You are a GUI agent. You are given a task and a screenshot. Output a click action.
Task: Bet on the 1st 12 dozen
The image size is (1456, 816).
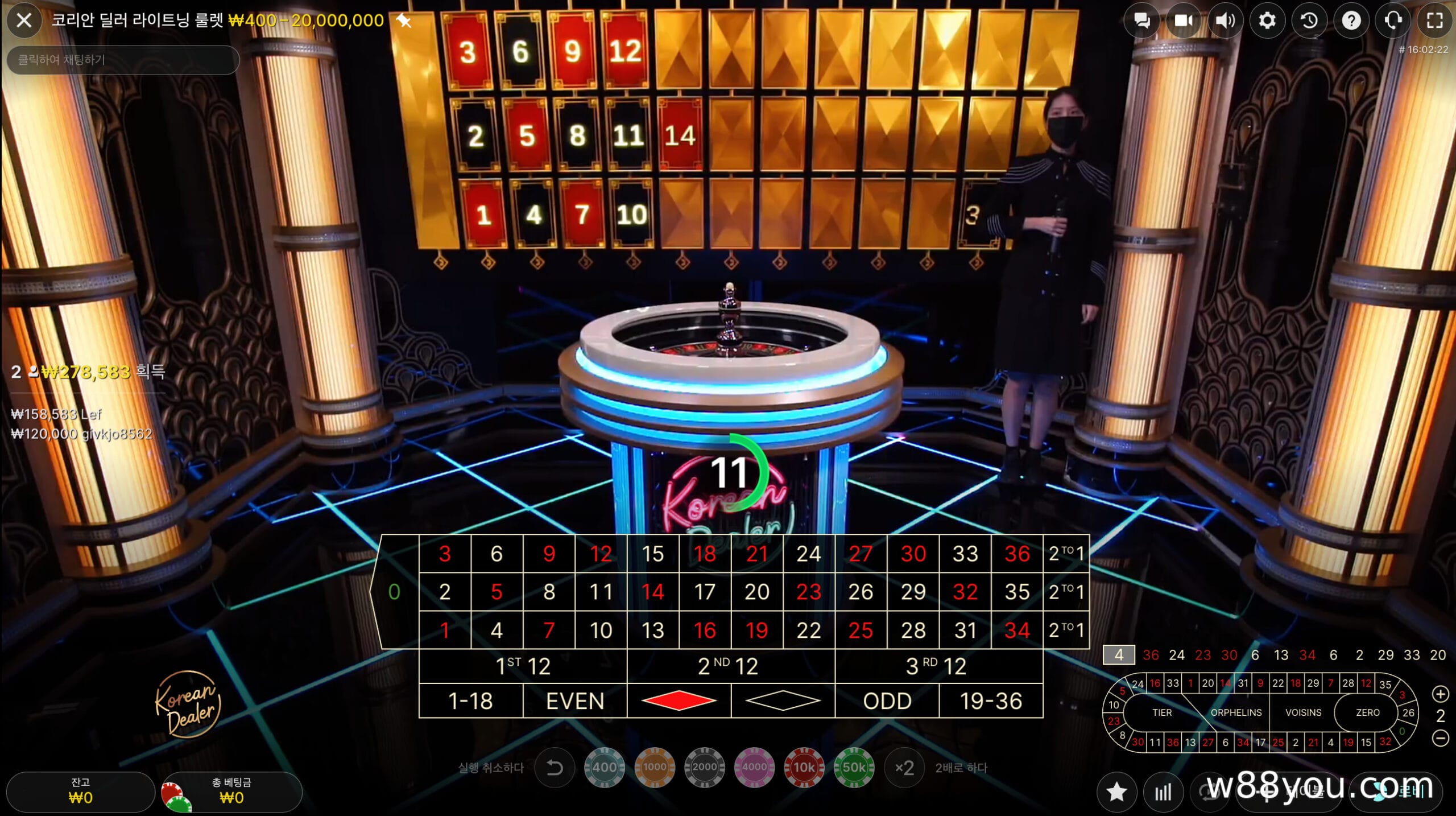coord(523,666)
